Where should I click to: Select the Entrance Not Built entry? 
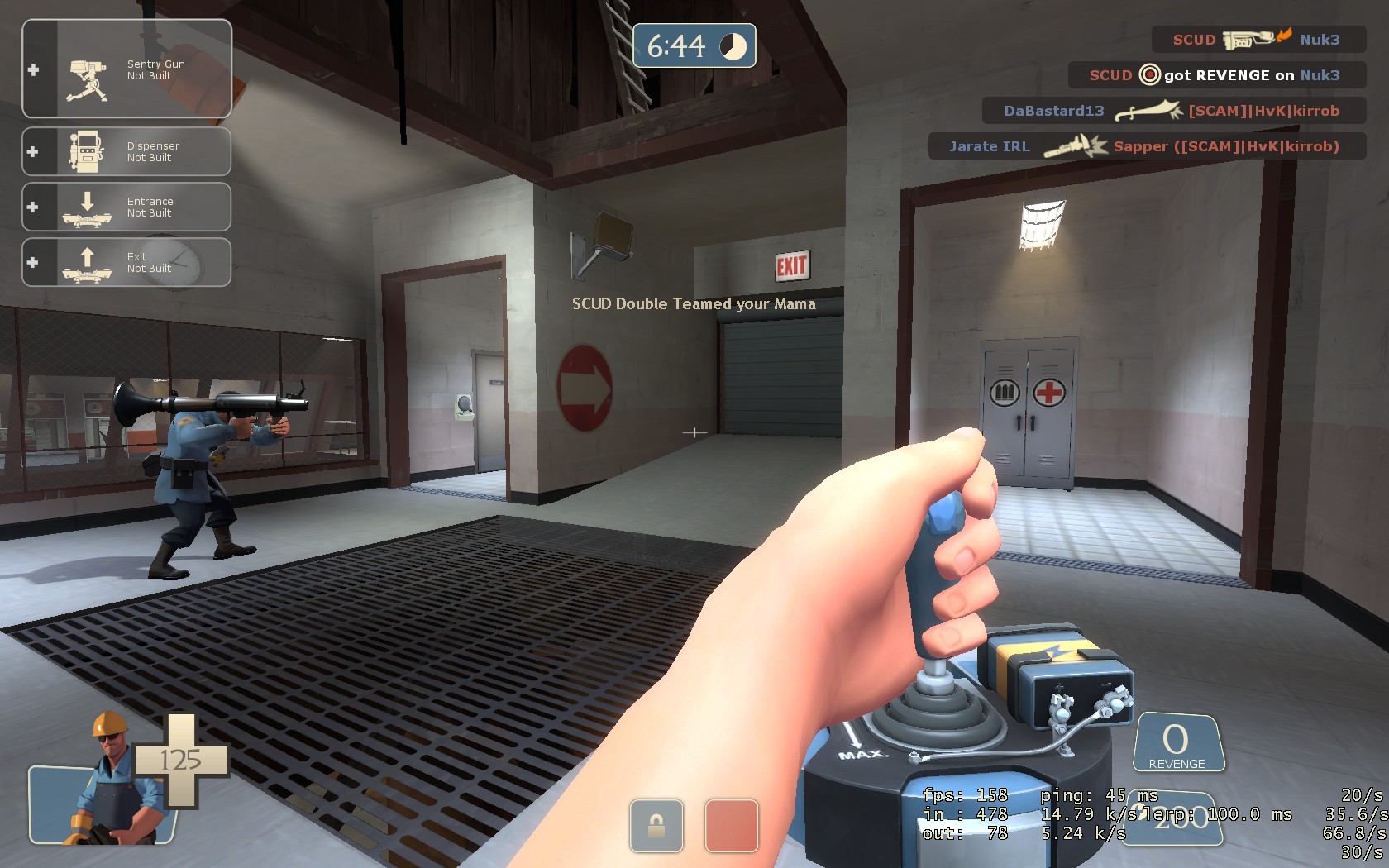(149, 206)
